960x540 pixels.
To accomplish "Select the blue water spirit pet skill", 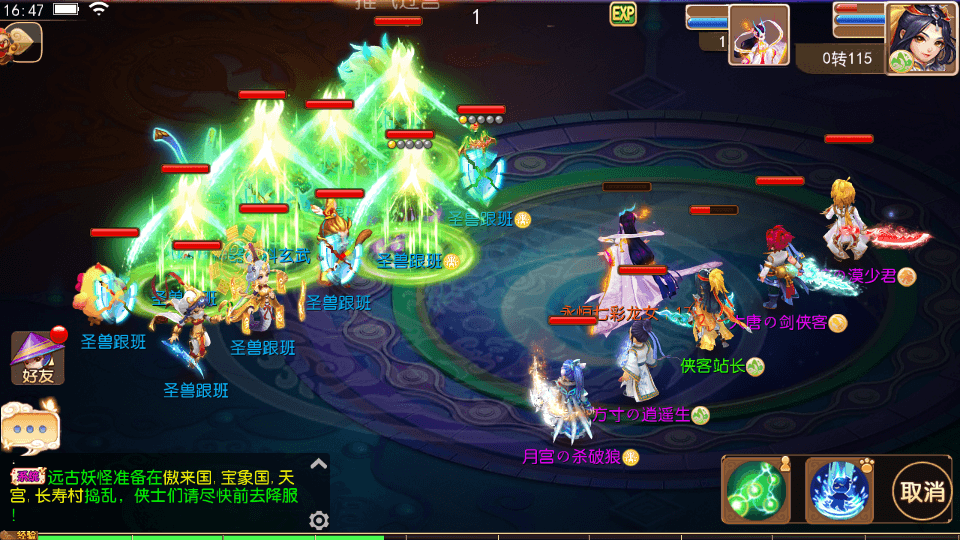I will [838, 490].
